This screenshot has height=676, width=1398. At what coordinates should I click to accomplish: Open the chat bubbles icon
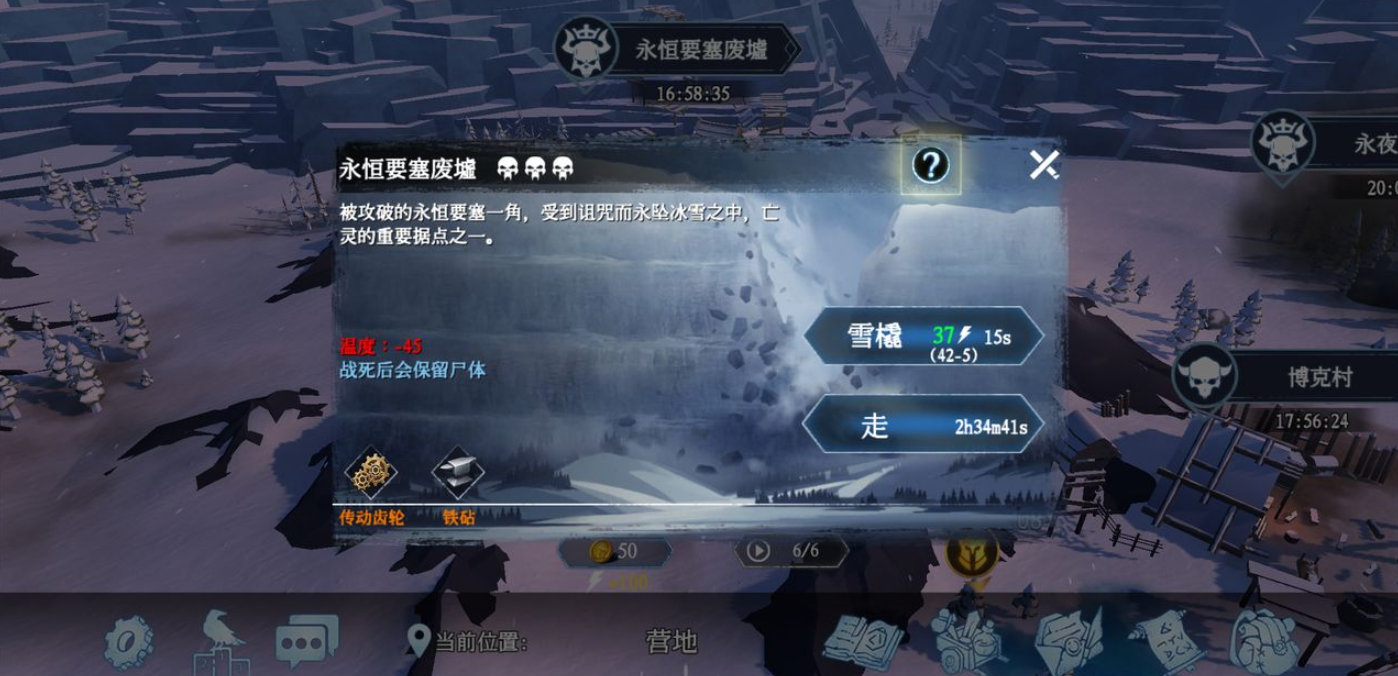(x=306, y=640)
